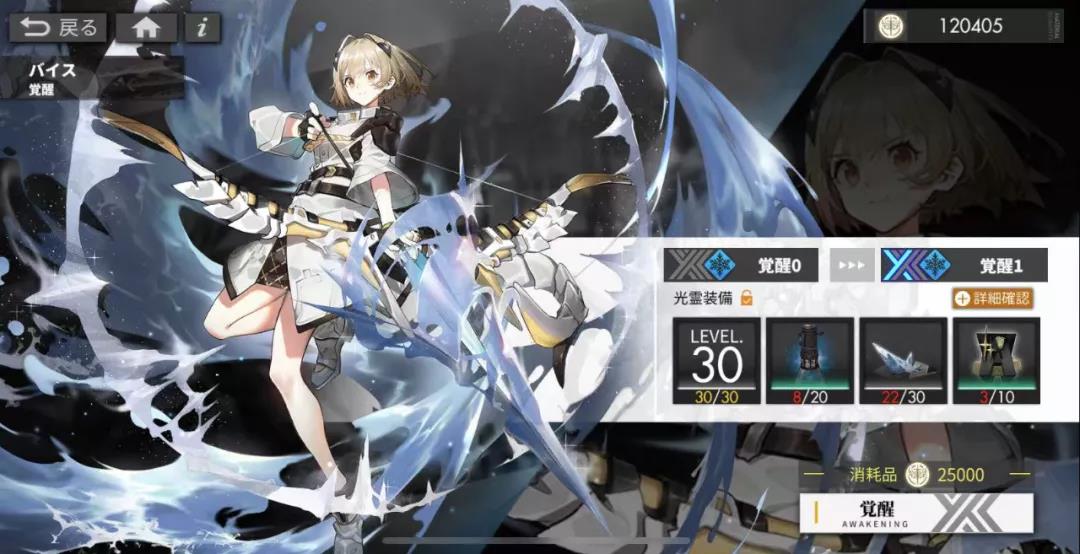Select the crystal shard material 22/30
Image resolution: width=1080 pixels, height=554 pixels.
[903, 360]
